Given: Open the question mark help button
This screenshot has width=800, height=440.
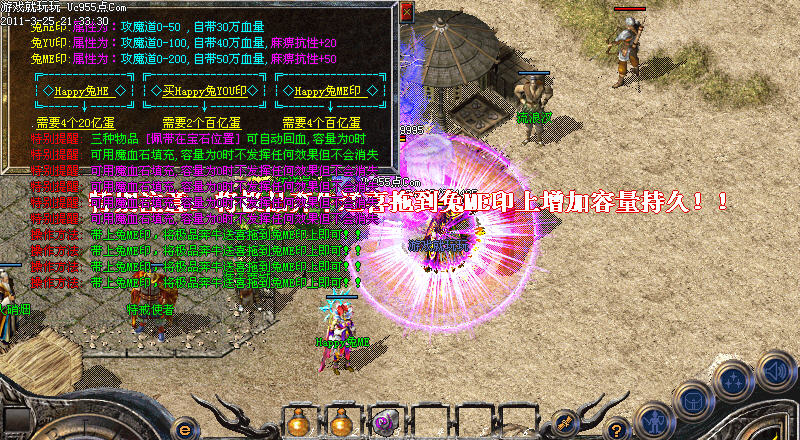Looking at the screenshot, I should [x=618, y=429].
